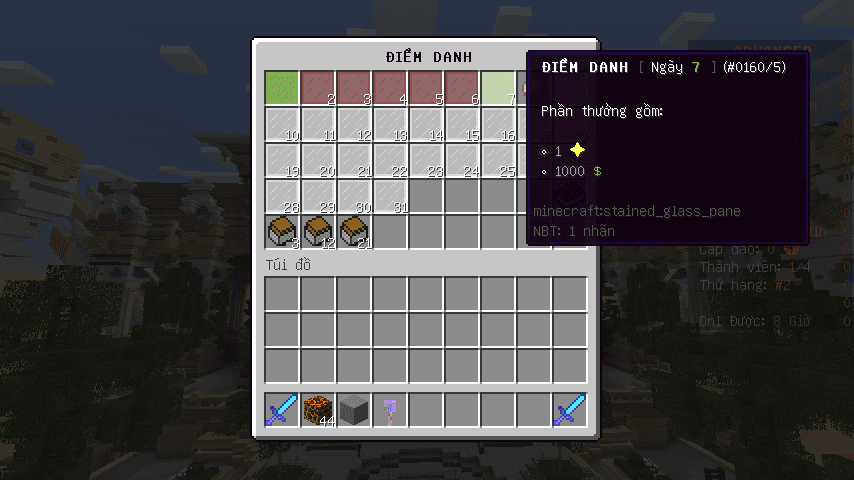Select the gray day 28 pane
Image resolution: width=854 pixels, height=480 pixels.
point(282,196)
